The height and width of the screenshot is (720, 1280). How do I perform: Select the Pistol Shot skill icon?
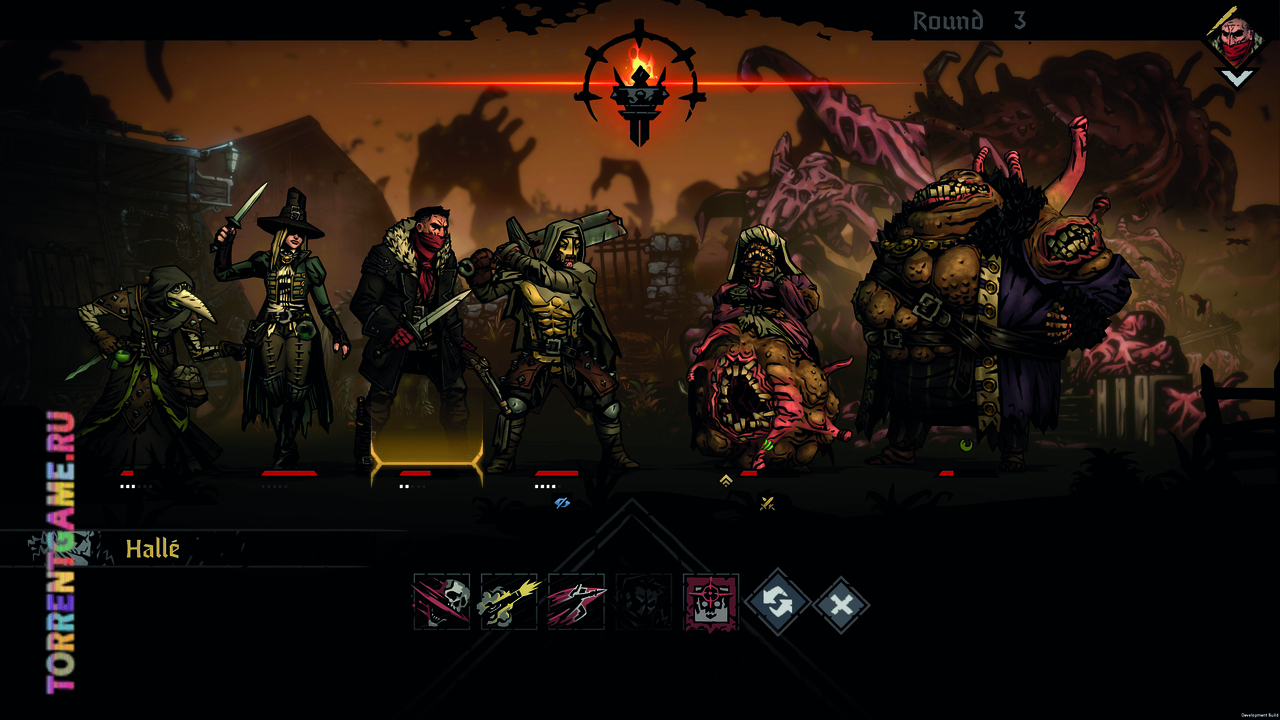click(x=509, y=602)
